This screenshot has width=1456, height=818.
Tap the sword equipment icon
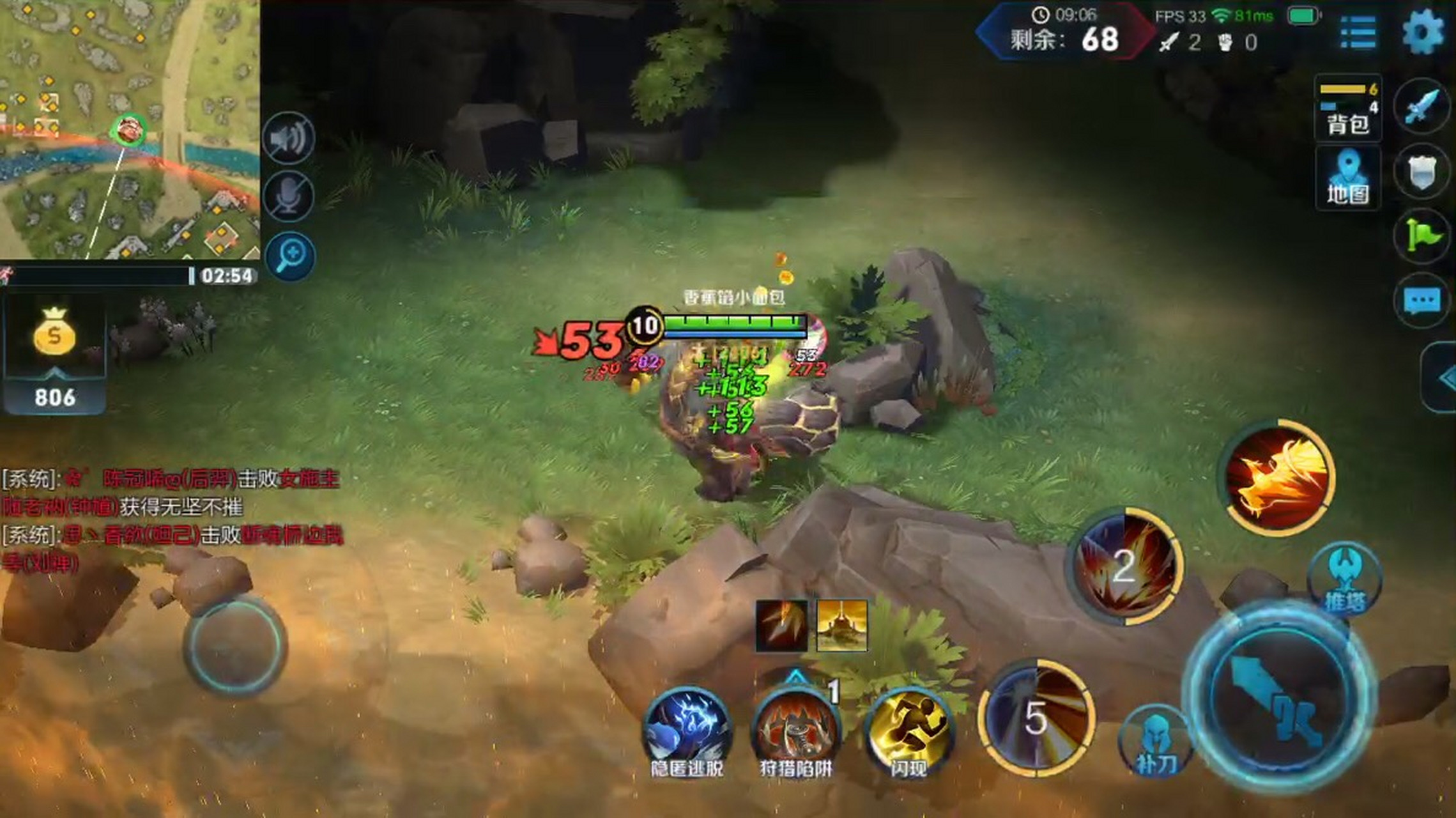1422,106
